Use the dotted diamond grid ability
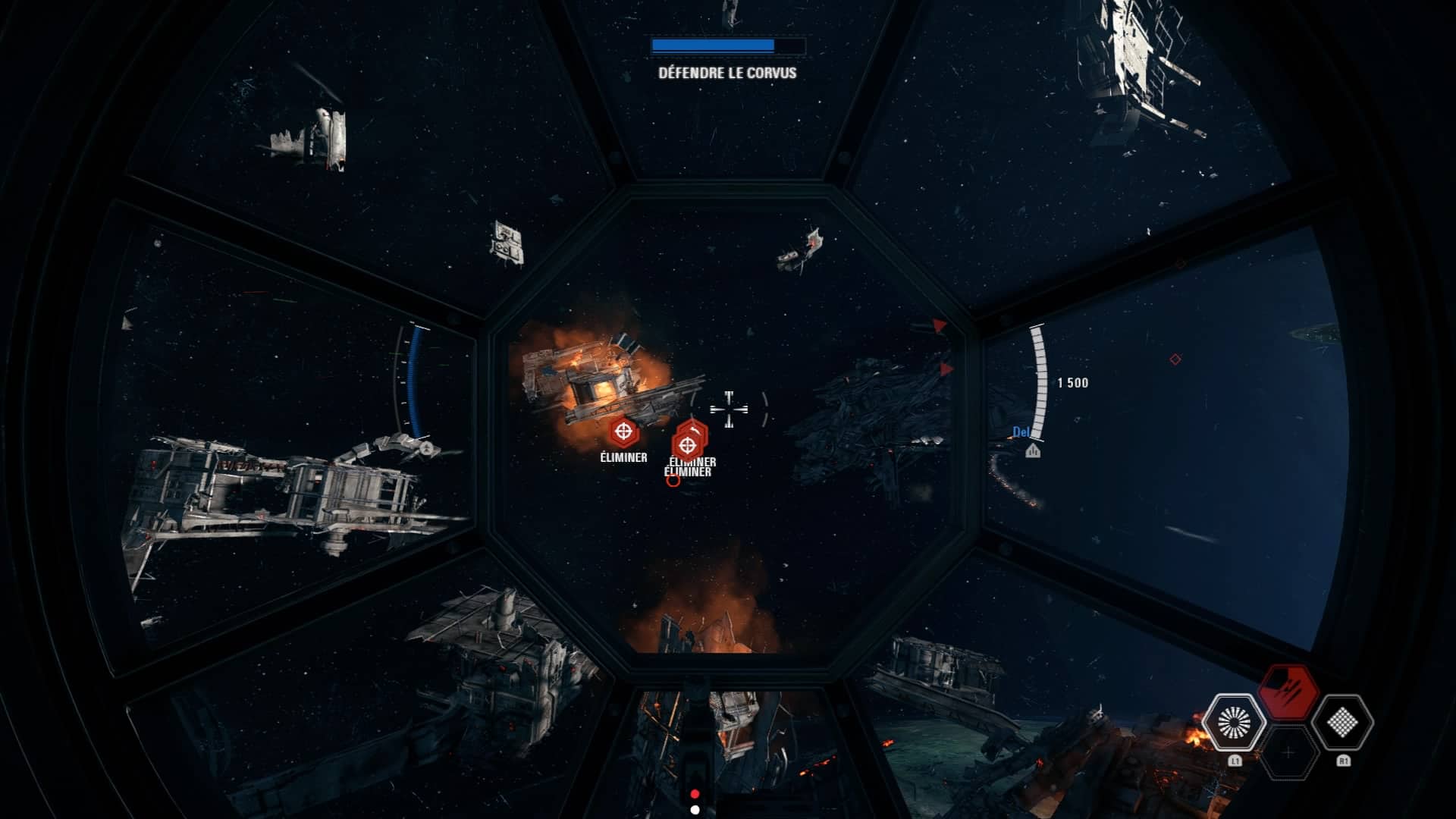The width and height of the screenshot is (1456, 819). (x=1342, y=722)
